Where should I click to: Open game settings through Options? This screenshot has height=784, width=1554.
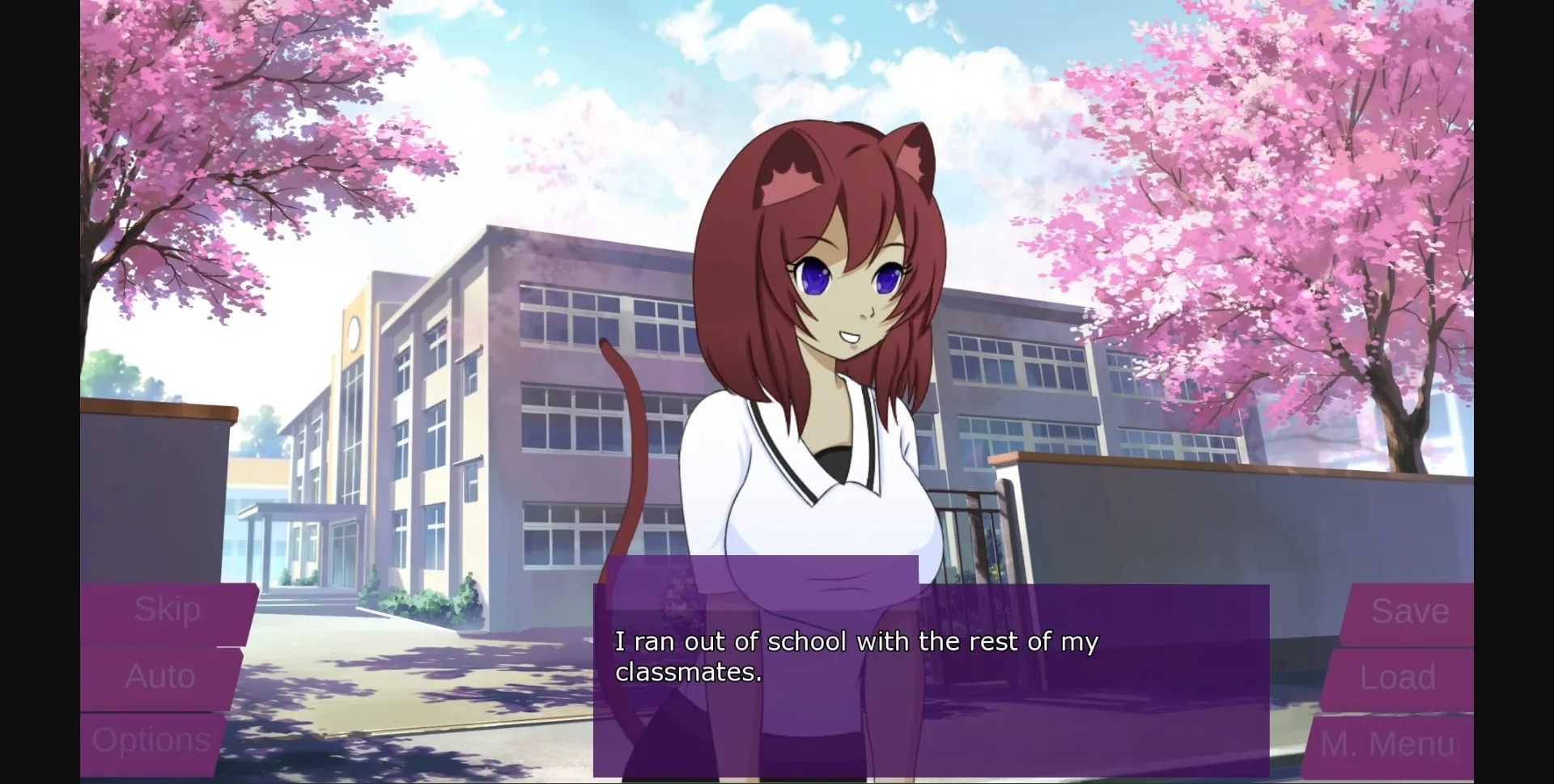[x=152, y=739]
